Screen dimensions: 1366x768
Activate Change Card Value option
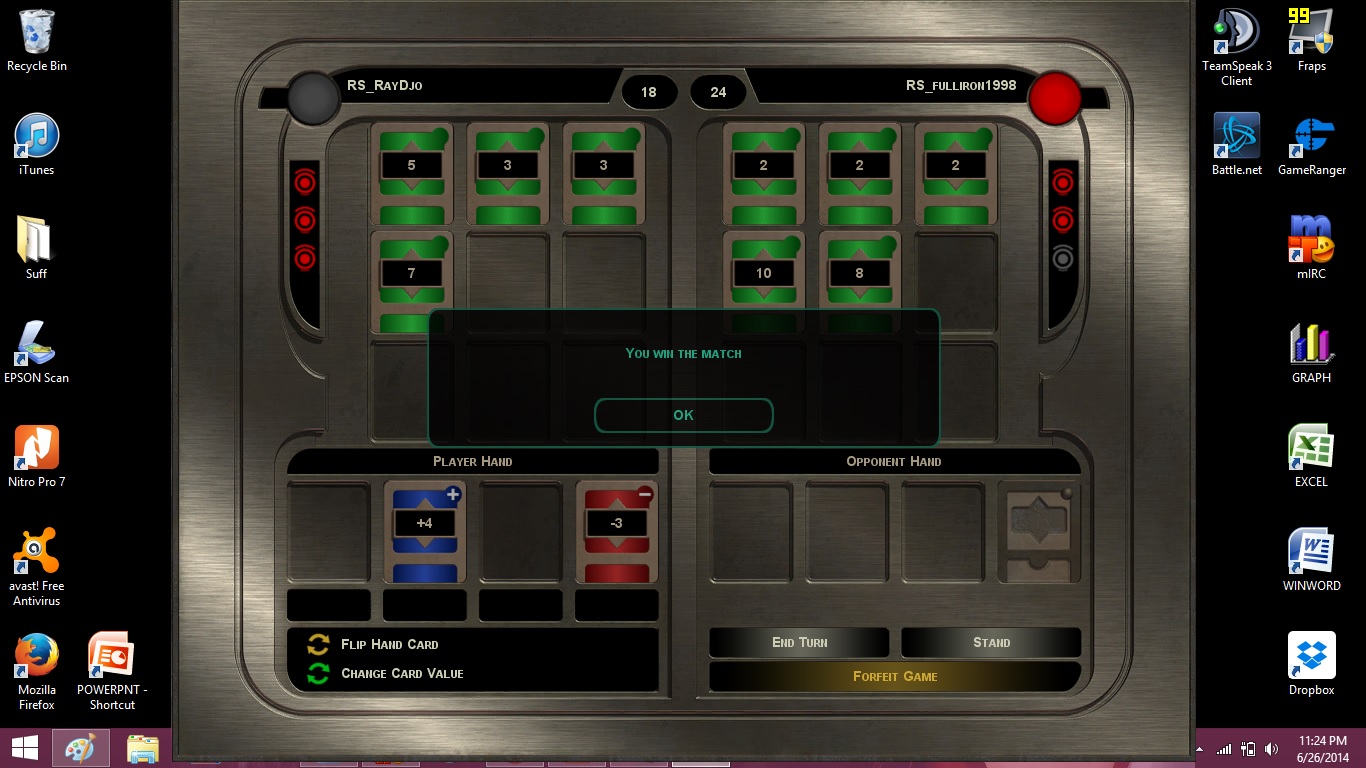401,673
